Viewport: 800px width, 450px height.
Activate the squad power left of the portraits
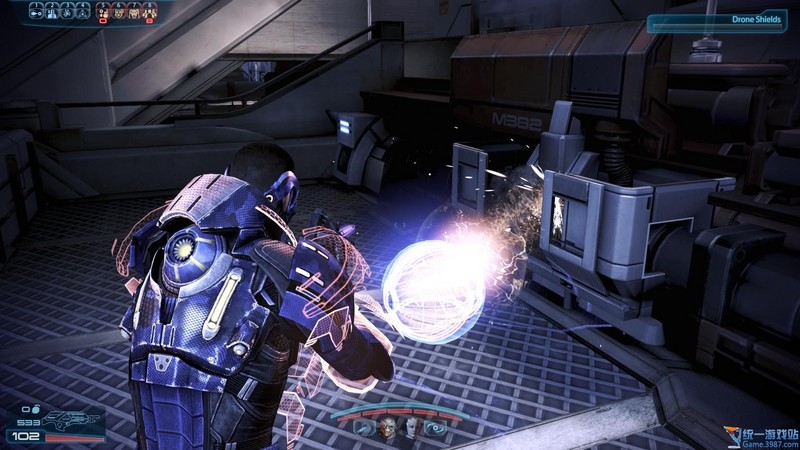364,428
